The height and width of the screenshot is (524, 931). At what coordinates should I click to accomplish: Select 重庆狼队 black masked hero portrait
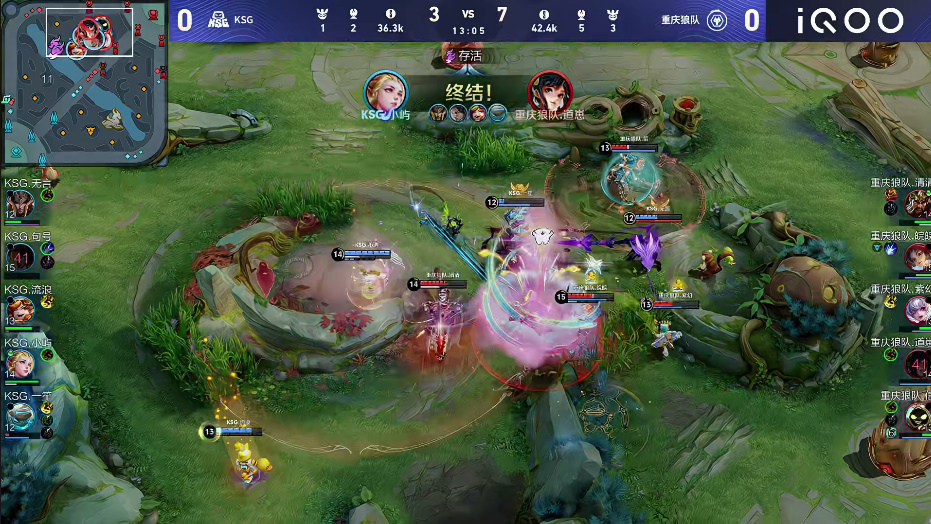pyautogui.click(x=917, y=418)
